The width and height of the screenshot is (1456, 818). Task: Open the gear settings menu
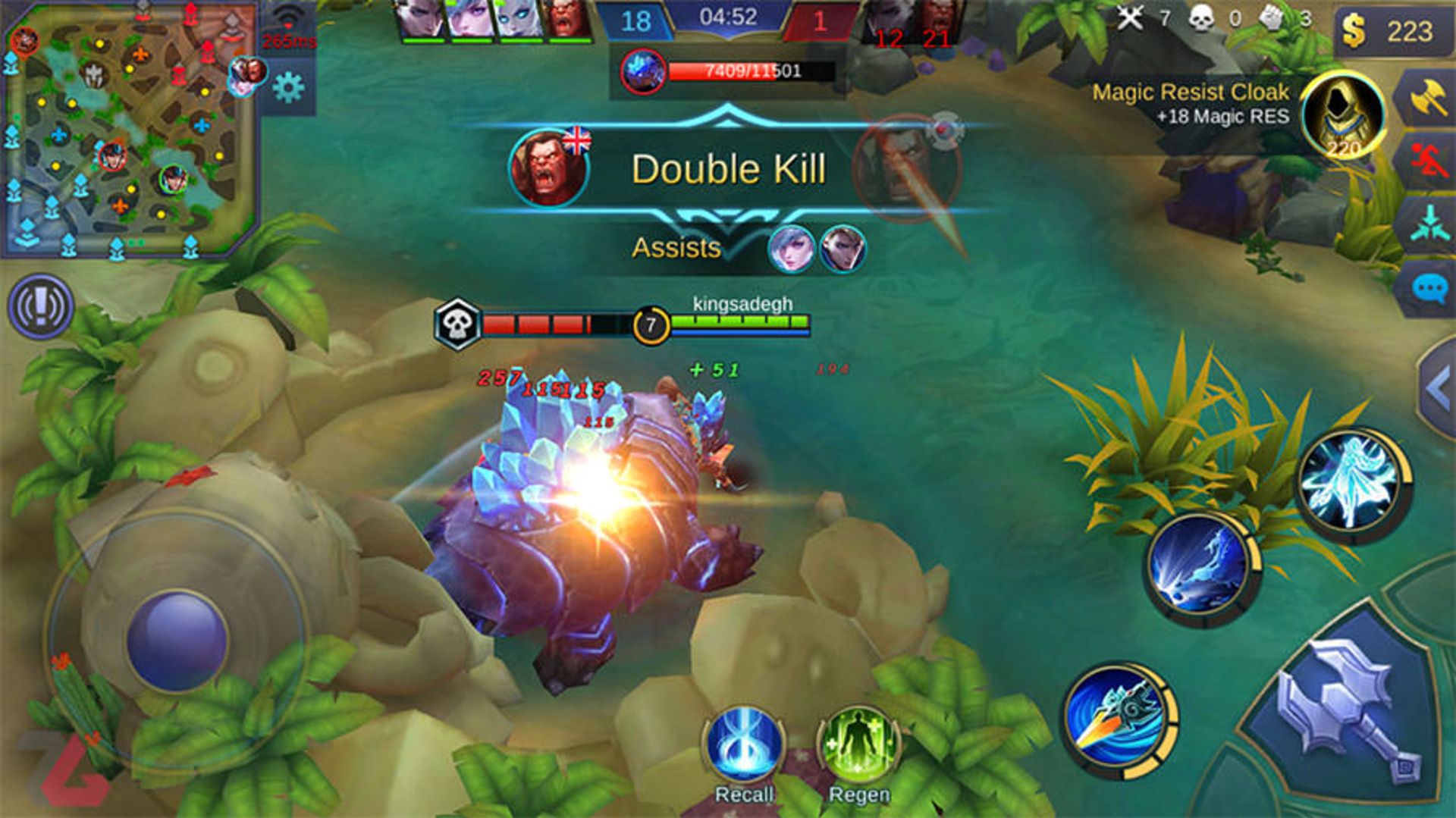[288, 88]
